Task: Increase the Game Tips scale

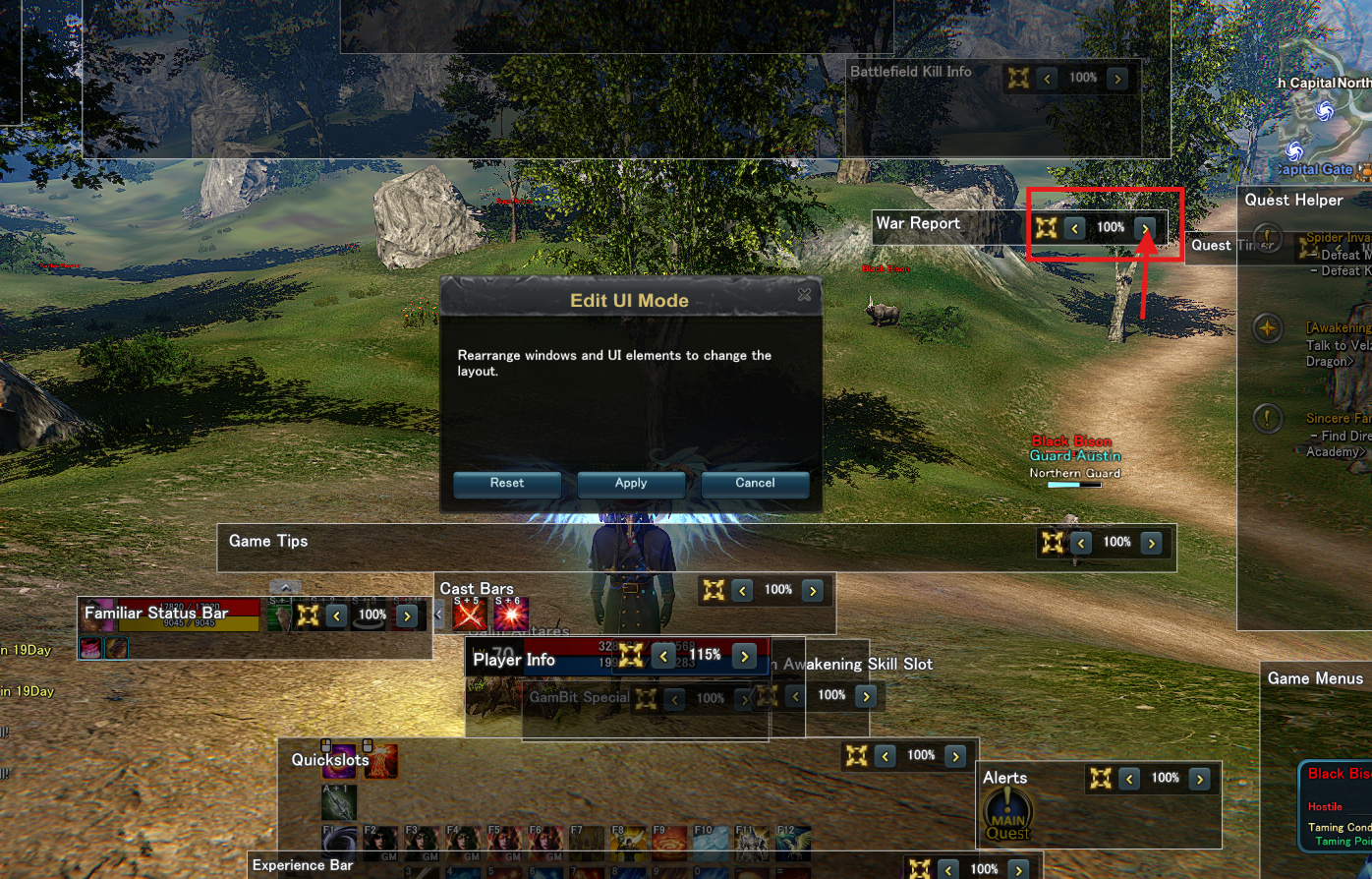Action: 1152,543
